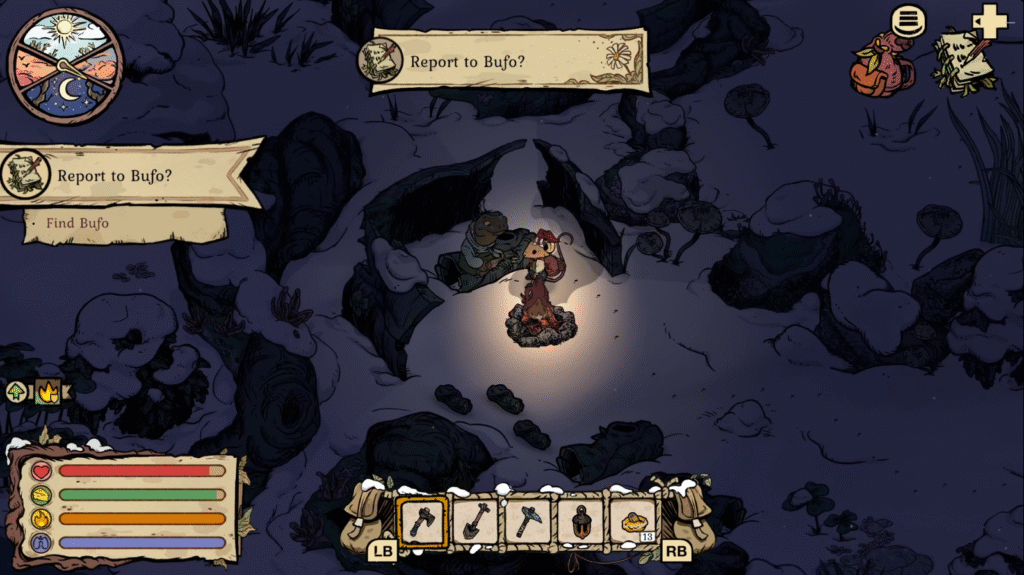
Task: Click the campfire warmth buff icon
Action: pyautogui.click(x=46, y=391)
